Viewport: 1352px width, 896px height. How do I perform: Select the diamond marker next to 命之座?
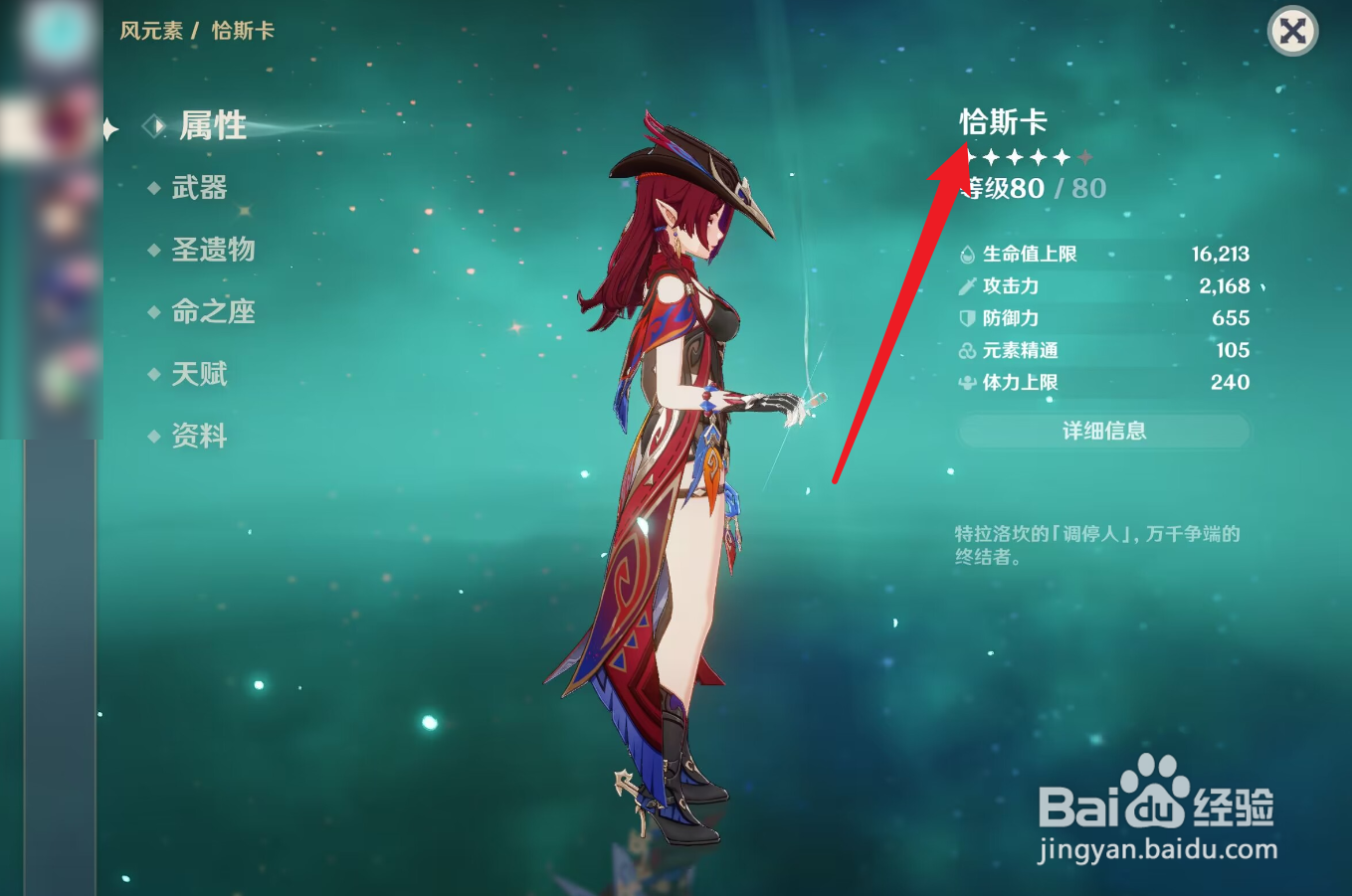pyautogui.click(x=155, y=313)
